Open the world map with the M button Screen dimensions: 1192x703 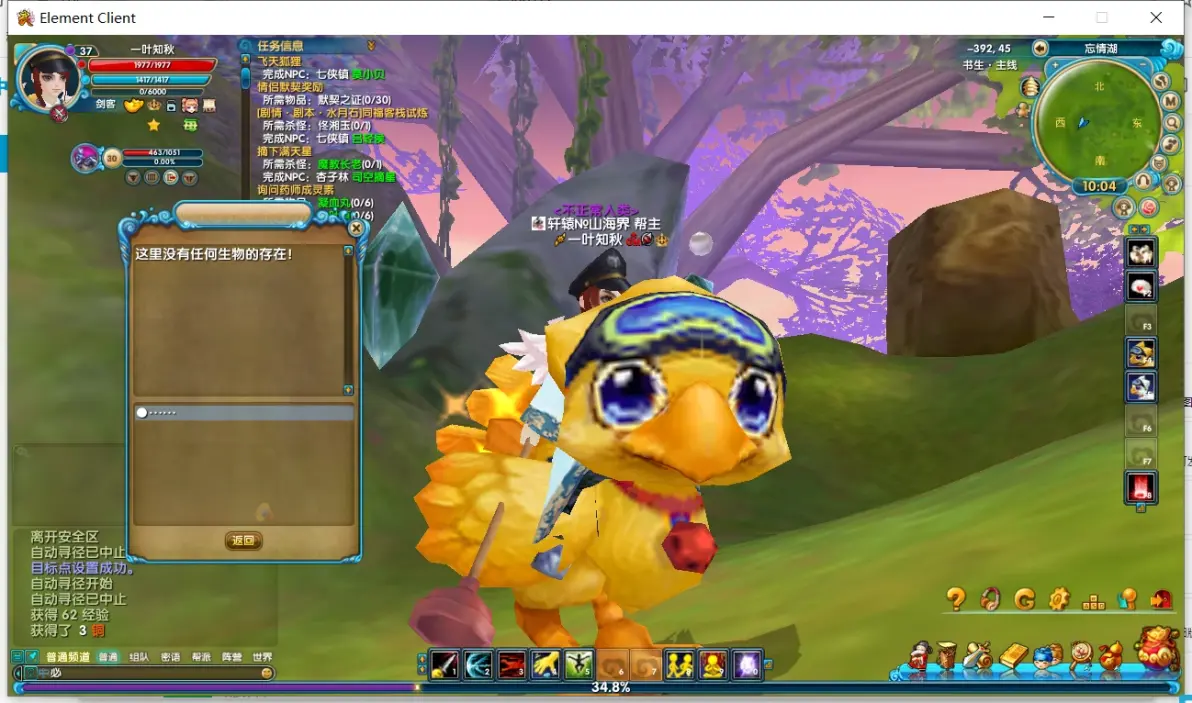click(1171, 102)
